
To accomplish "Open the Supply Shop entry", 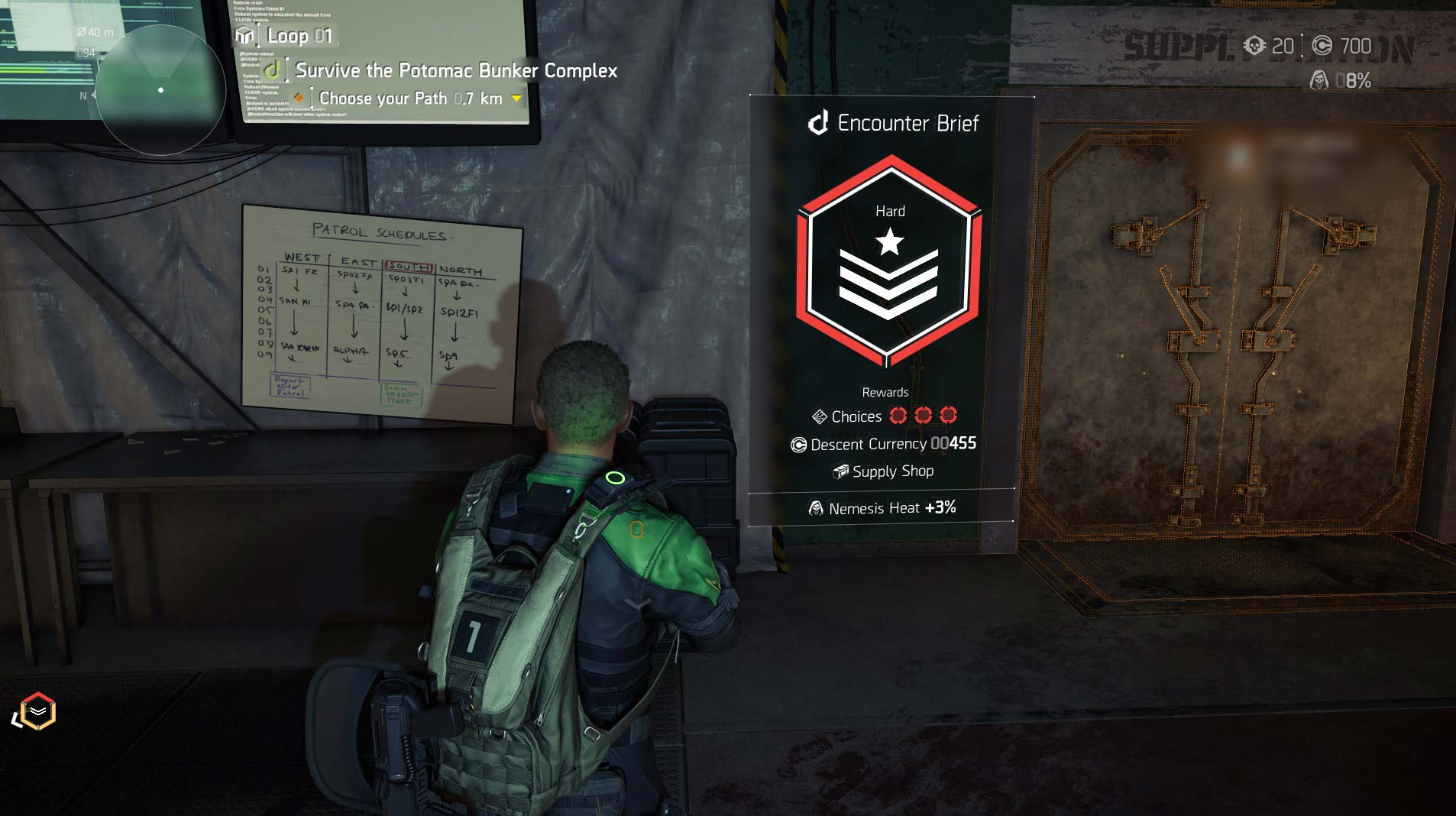I will tap(892, 471).
